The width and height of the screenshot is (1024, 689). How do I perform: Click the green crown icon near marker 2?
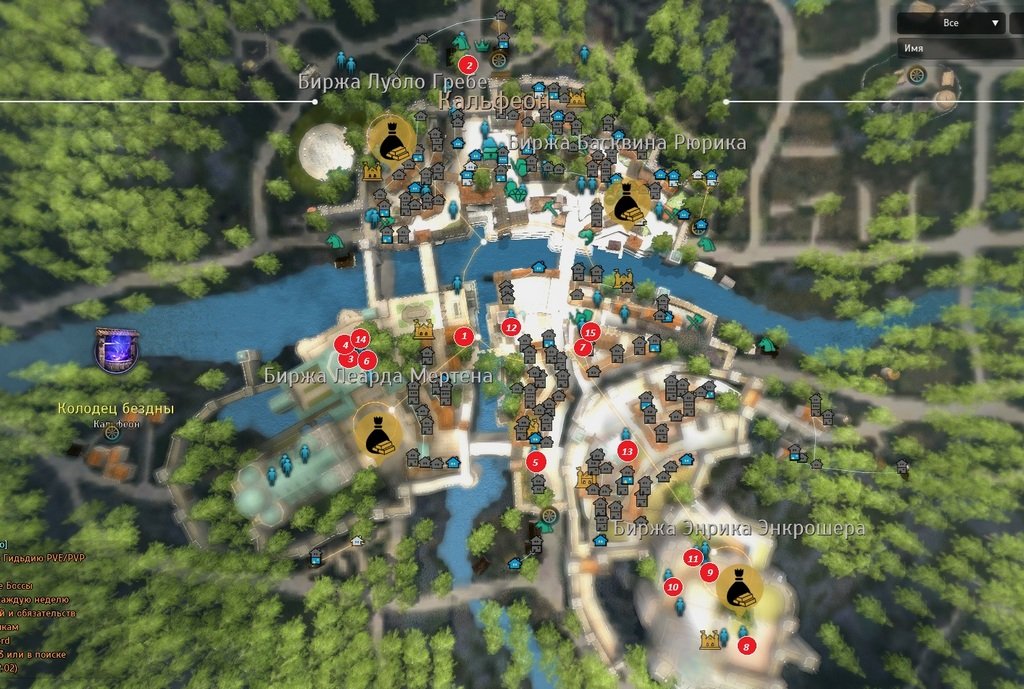[483, 45]
